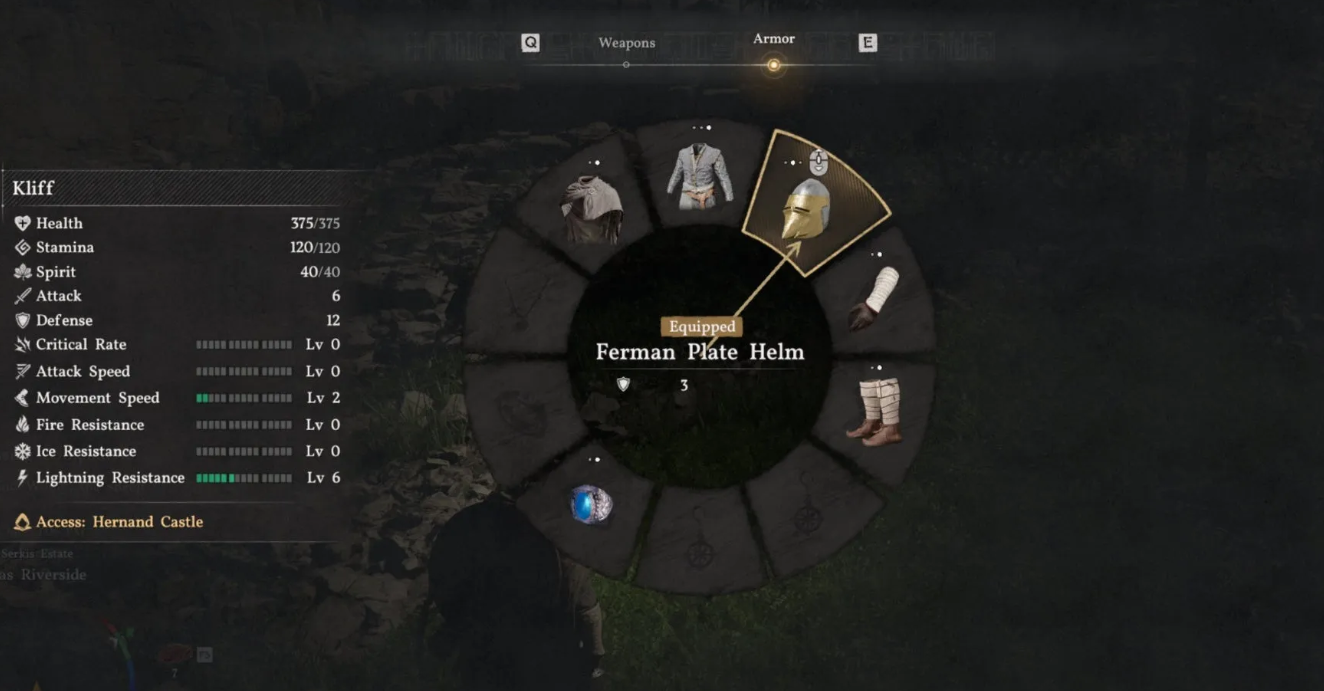
Task: Select the Ferman Plate Helm slot
Action: click(x=810, y=208)
